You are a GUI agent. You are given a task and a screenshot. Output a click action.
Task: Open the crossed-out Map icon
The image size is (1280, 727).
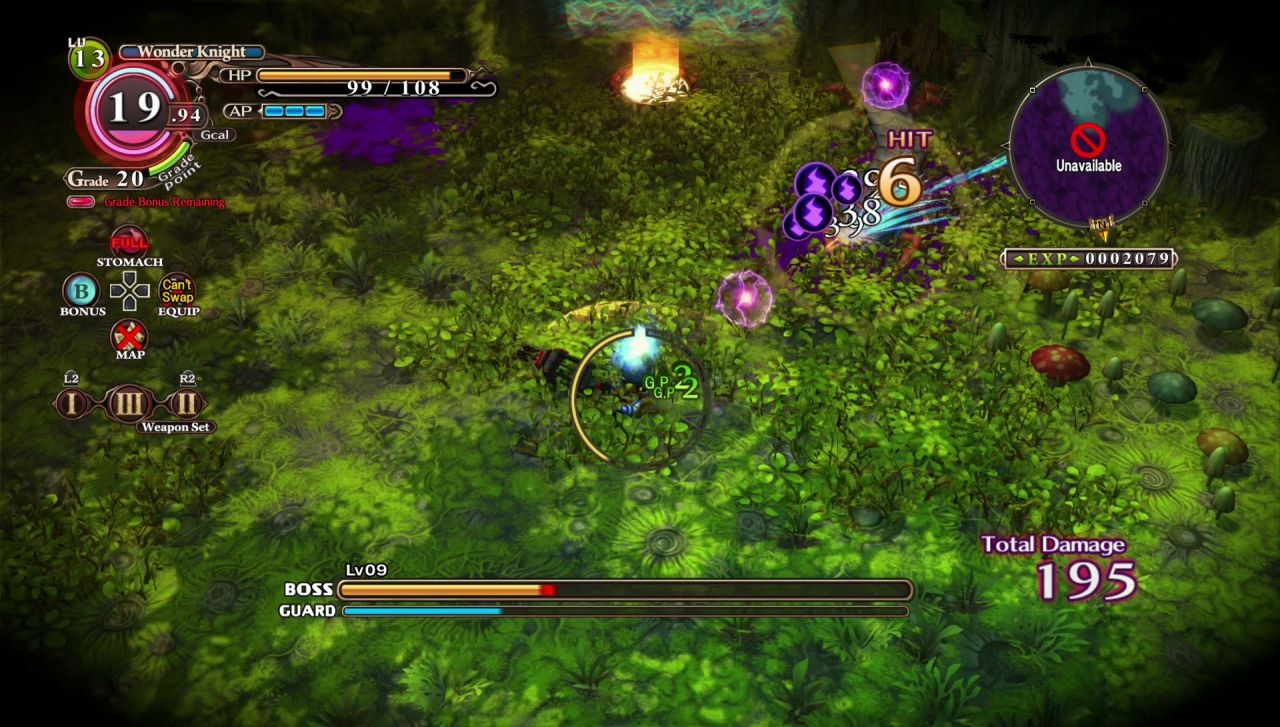(x=129, y=335)
